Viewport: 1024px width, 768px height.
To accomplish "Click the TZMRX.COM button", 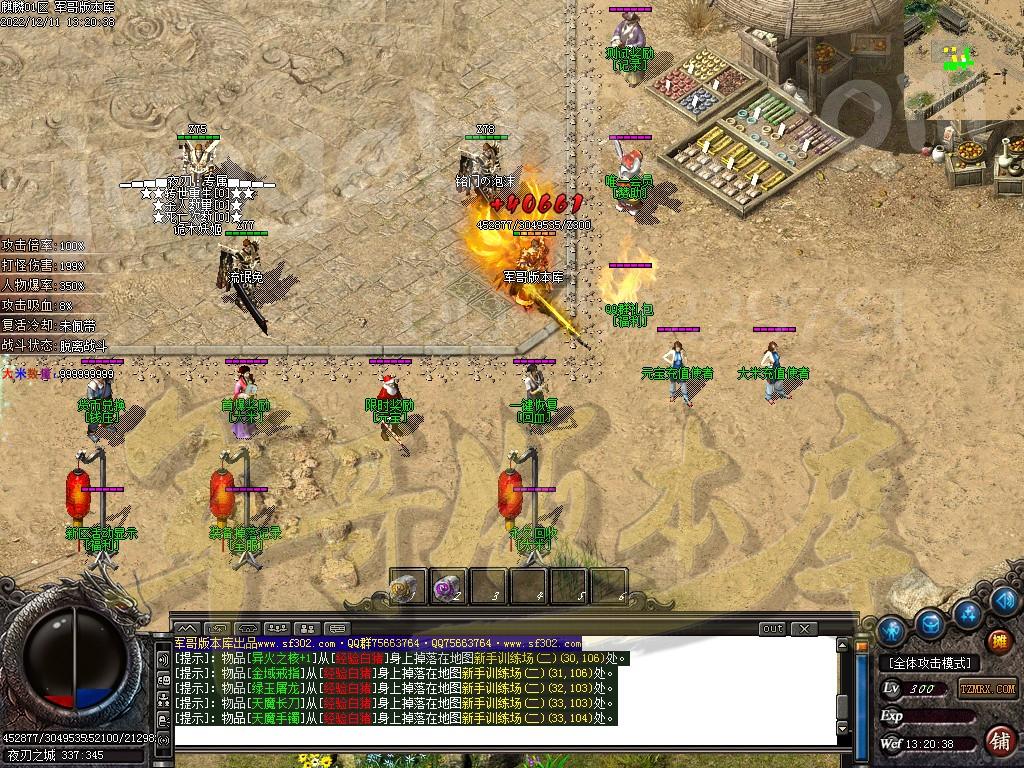I will point(988,689).
